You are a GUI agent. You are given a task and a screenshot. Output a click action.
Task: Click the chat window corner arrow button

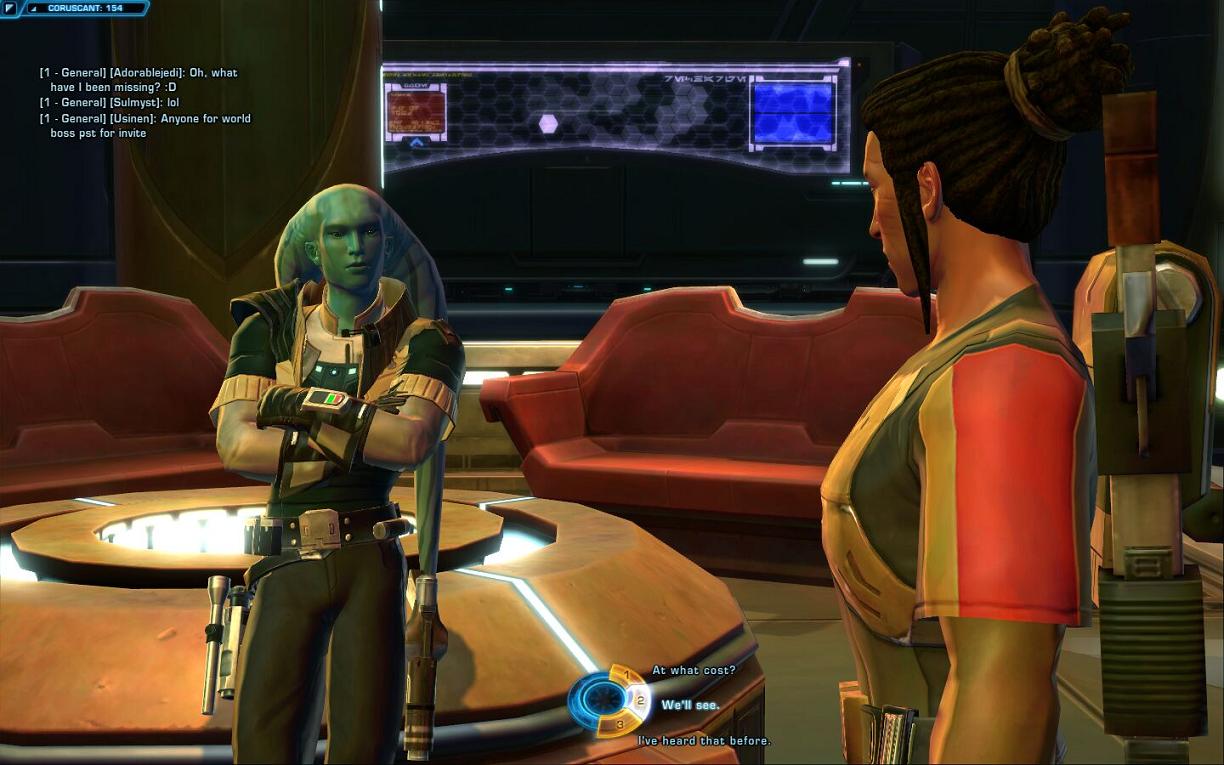pyautogui.click(x=11, y=8)
